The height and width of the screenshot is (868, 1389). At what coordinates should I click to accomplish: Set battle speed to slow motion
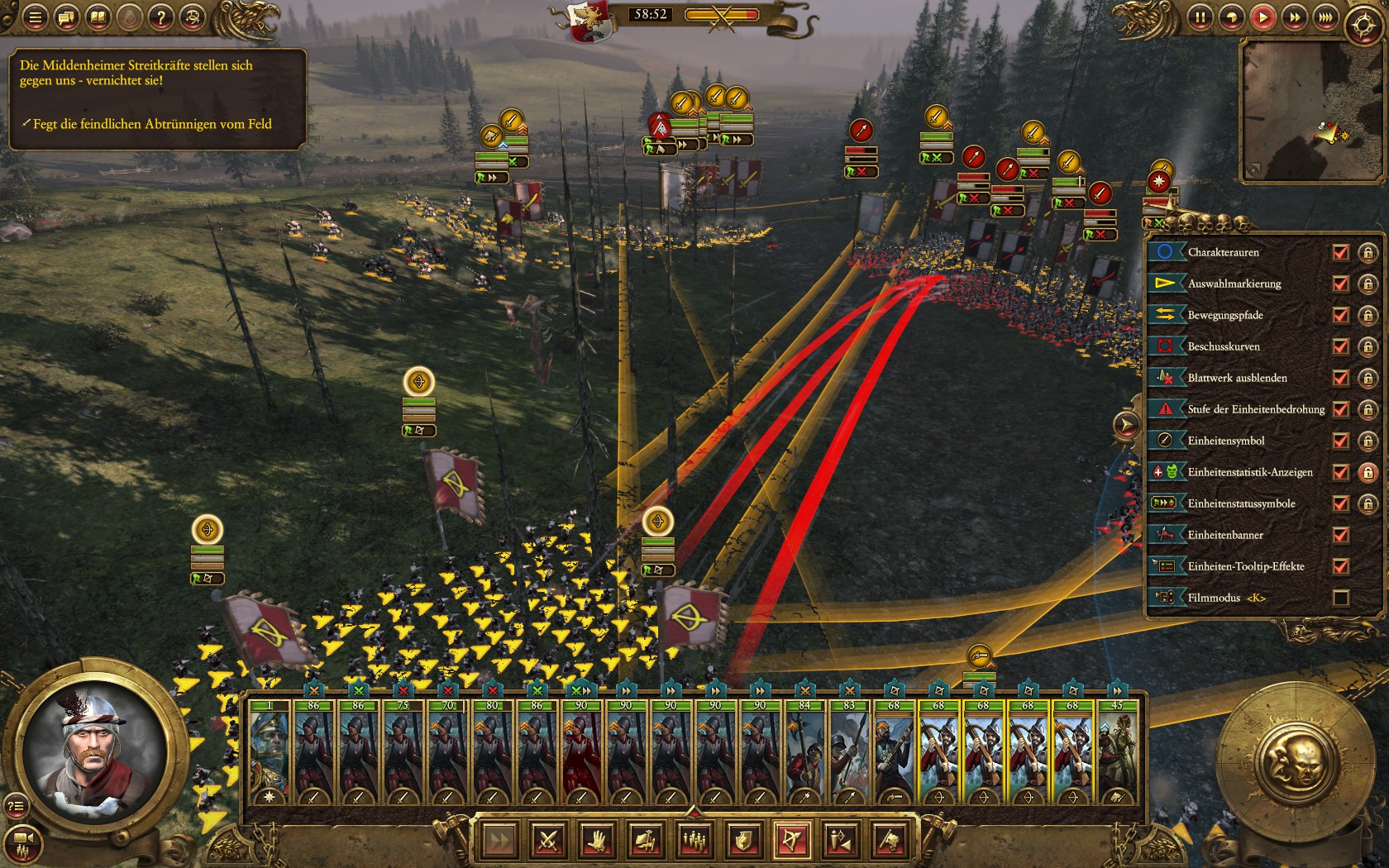click(1231, 17)
